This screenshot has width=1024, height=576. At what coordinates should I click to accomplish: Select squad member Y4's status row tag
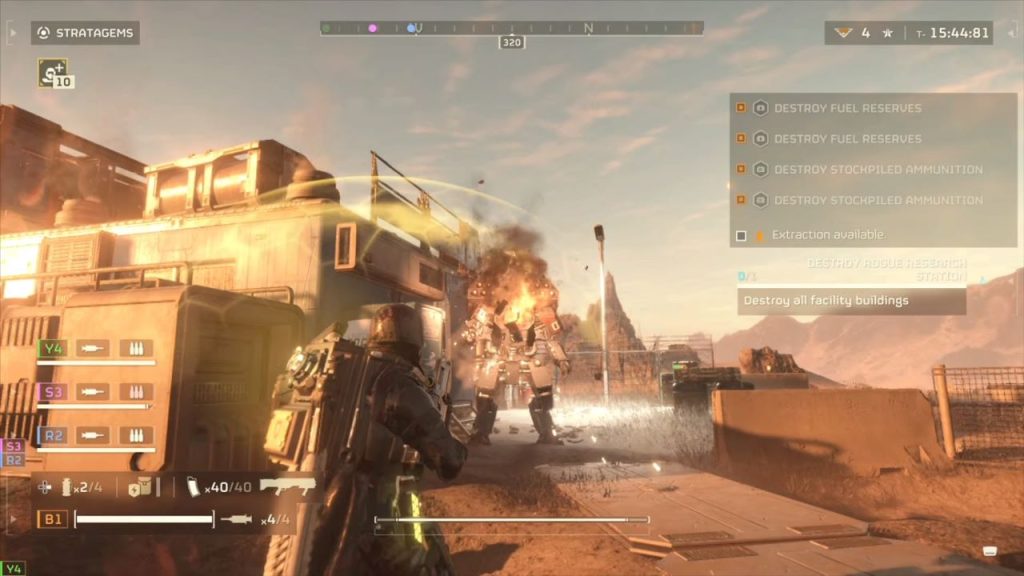[52, 348]
